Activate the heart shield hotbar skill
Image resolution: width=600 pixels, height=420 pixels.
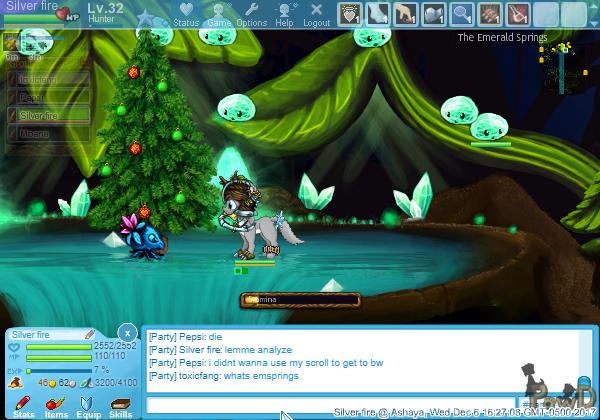coord(350,14)
